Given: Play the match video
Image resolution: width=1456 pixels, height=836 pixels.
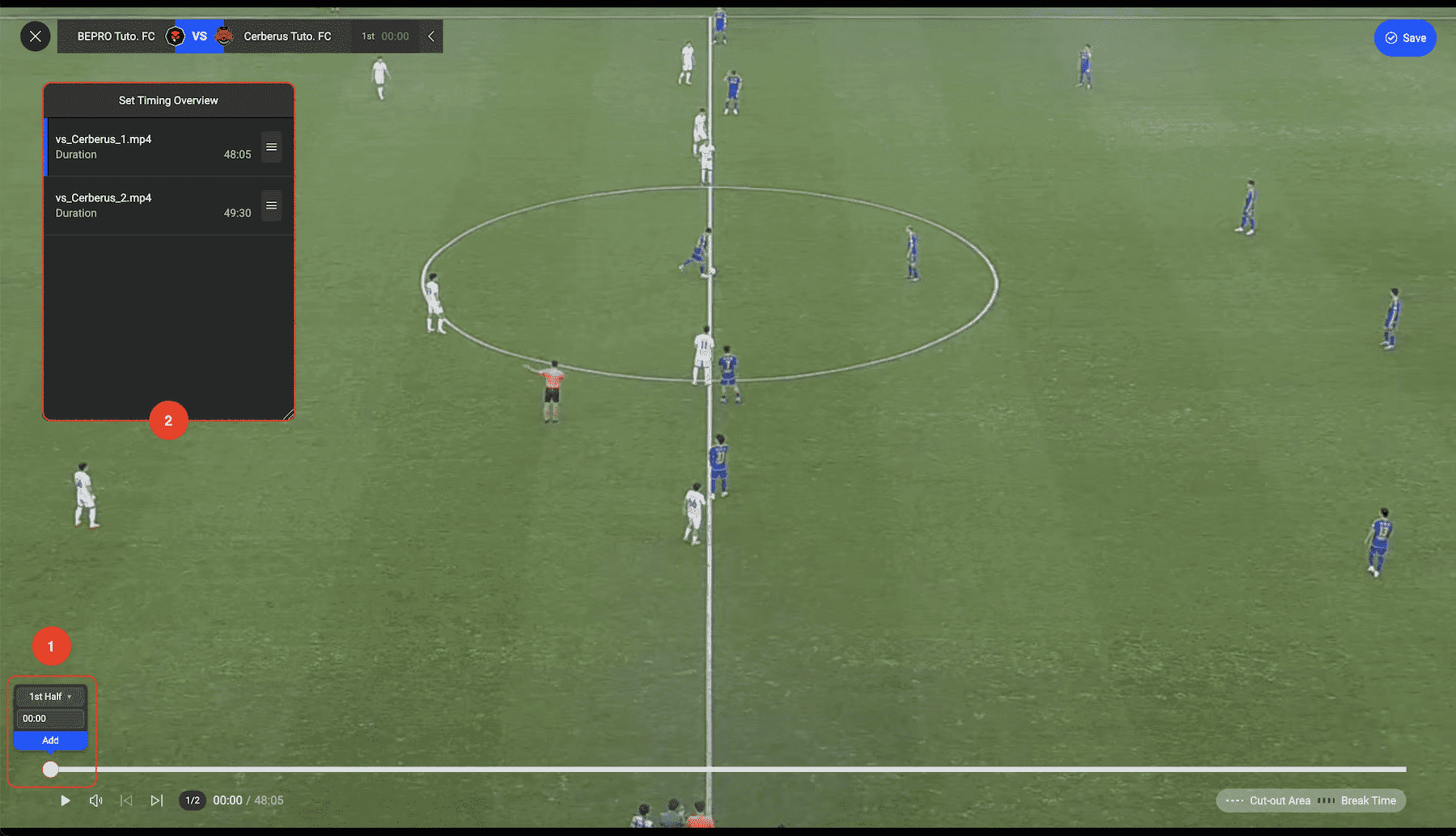Looking at the screenshot, I should (66, 800).
